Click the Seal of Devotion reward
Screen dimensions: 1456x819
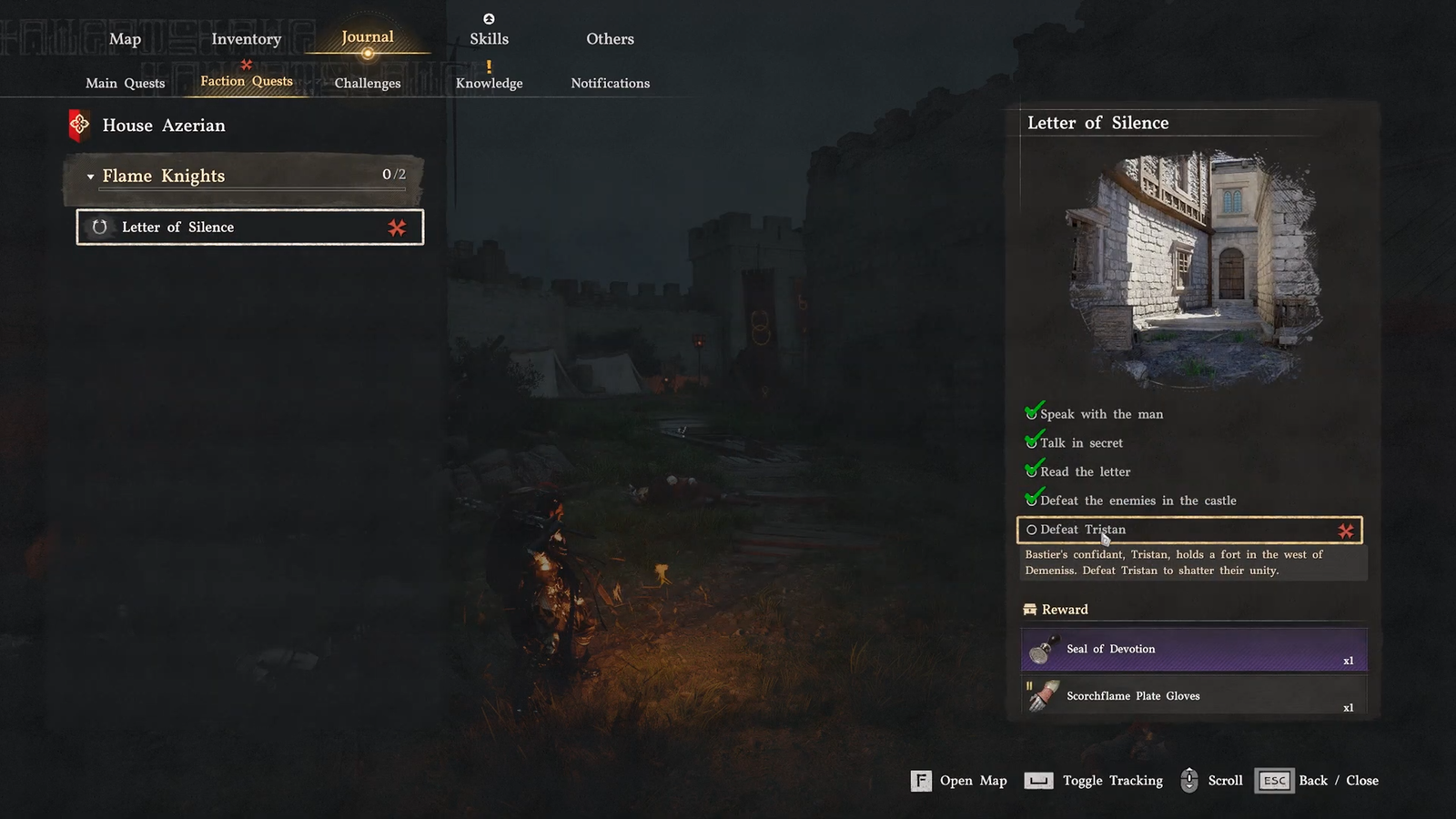[1193, 650]
